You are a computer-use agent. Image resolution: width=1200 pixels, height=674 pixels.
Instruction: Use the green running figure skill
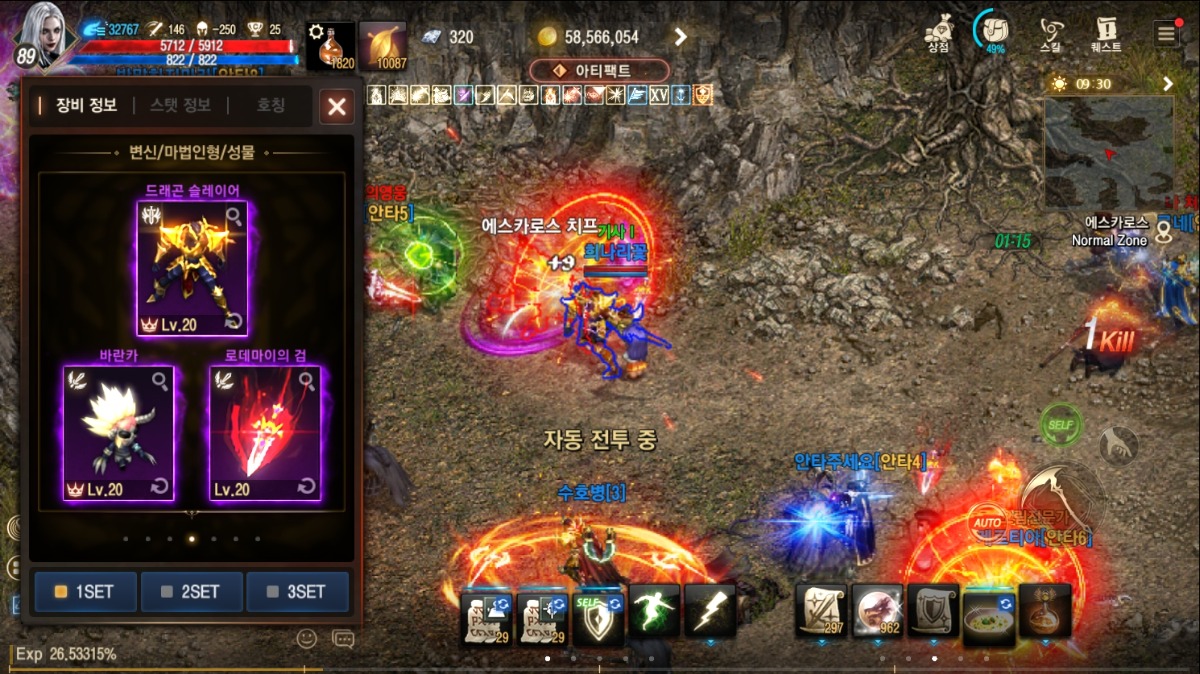click(x=655, y=610)
